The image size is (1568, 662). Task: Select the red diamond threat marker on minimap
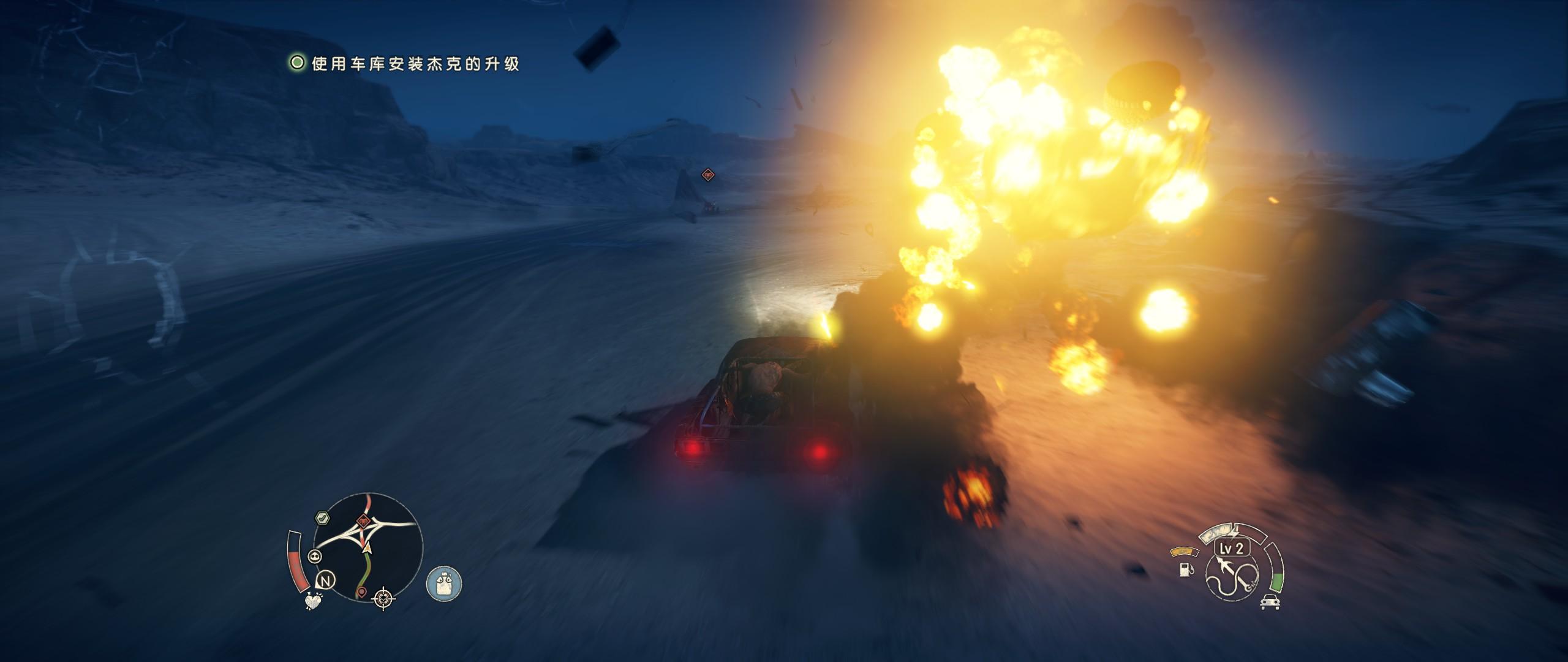(364, 522)
